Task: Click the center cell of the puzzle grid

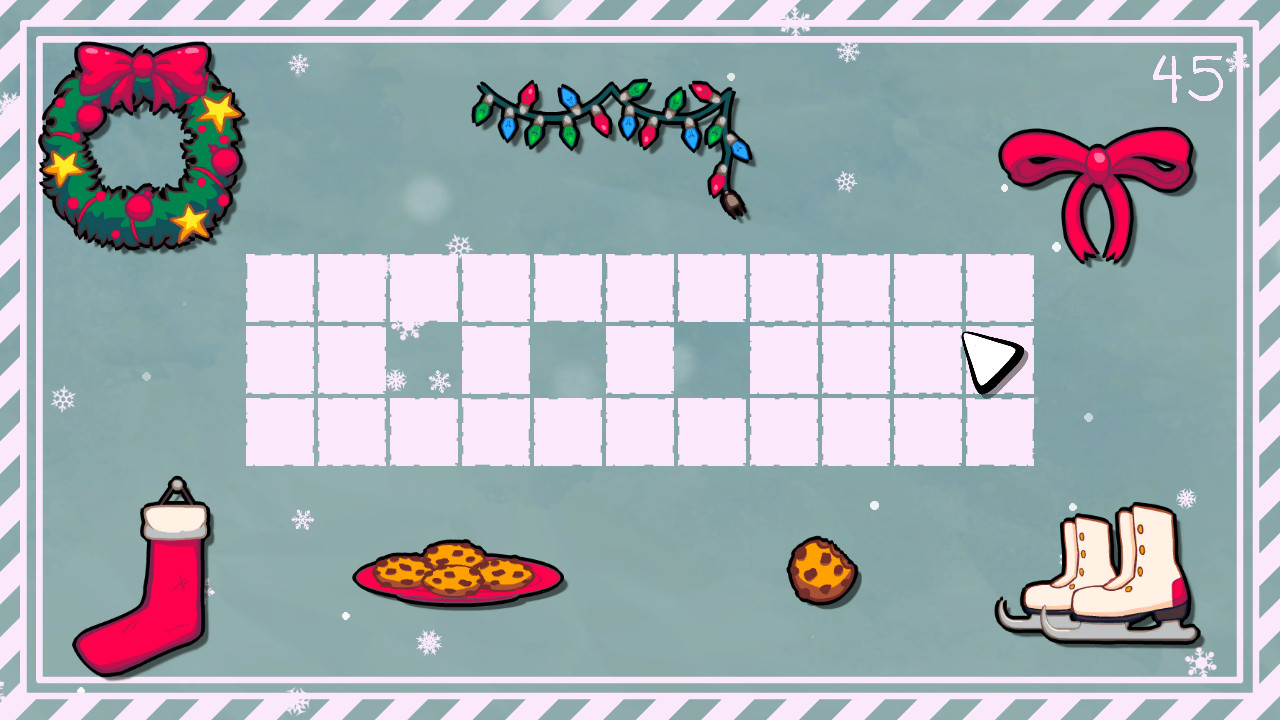Action: point(640,360)
